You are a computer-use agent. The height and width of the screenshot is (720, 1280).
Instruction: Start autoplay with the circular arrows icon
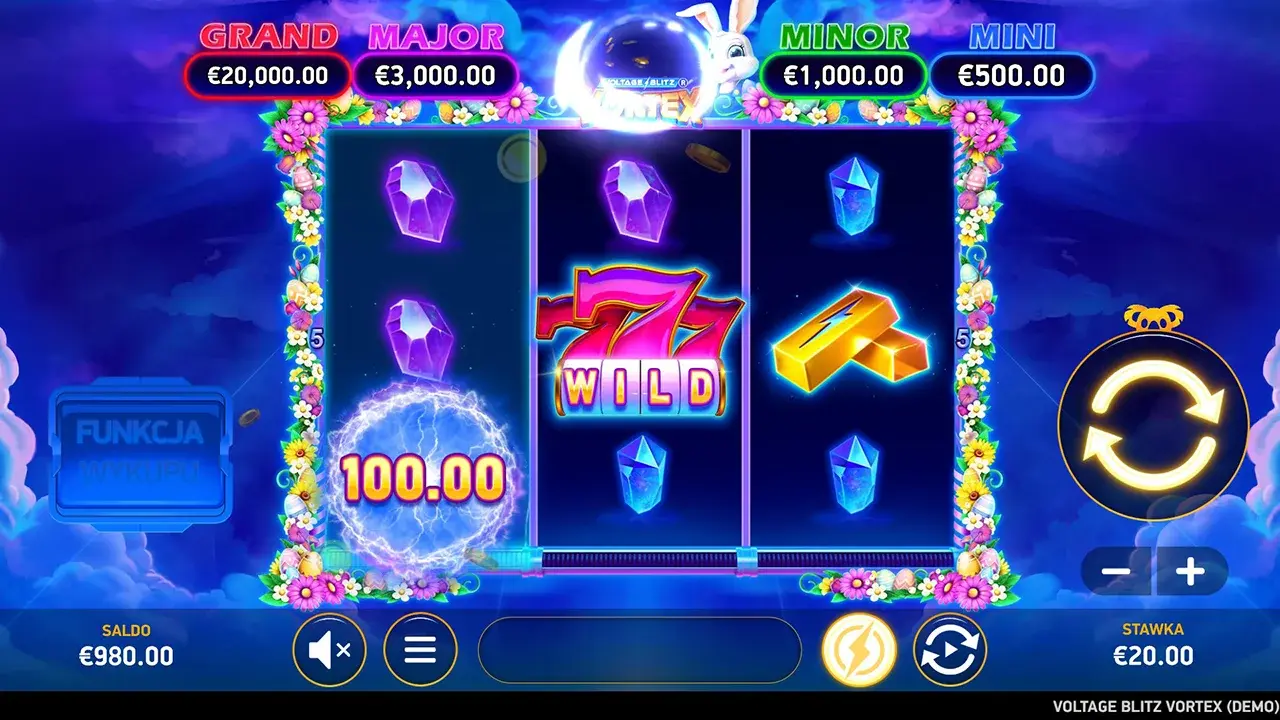tap(951, 649)
